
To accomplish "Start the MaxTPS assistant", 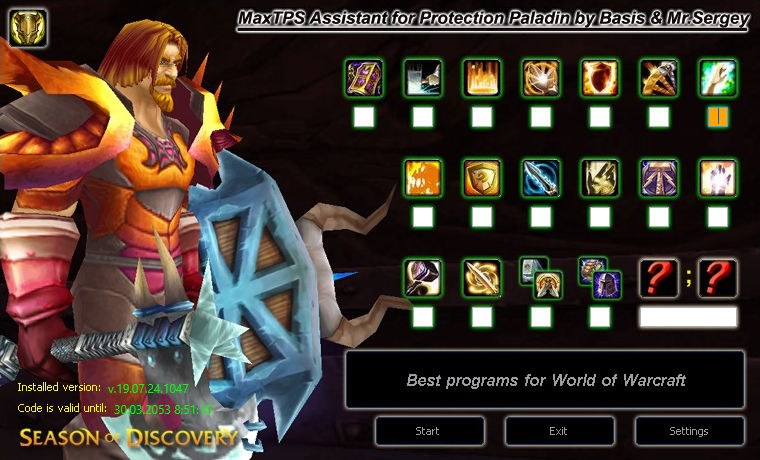I will pyautogui.click(x=427, y=431).
